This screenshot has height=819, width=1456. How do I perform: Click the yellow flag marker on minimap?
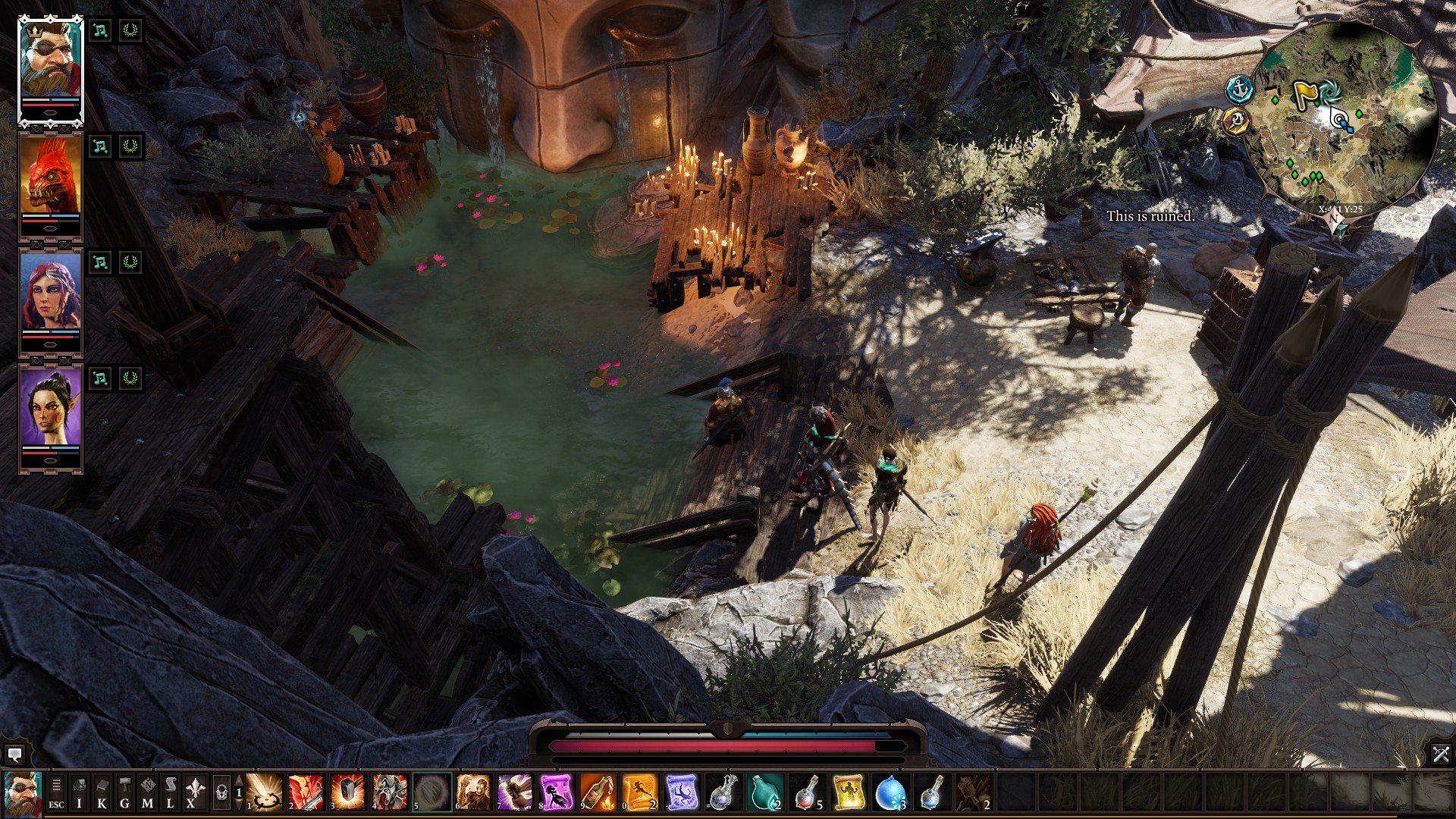1304,94
